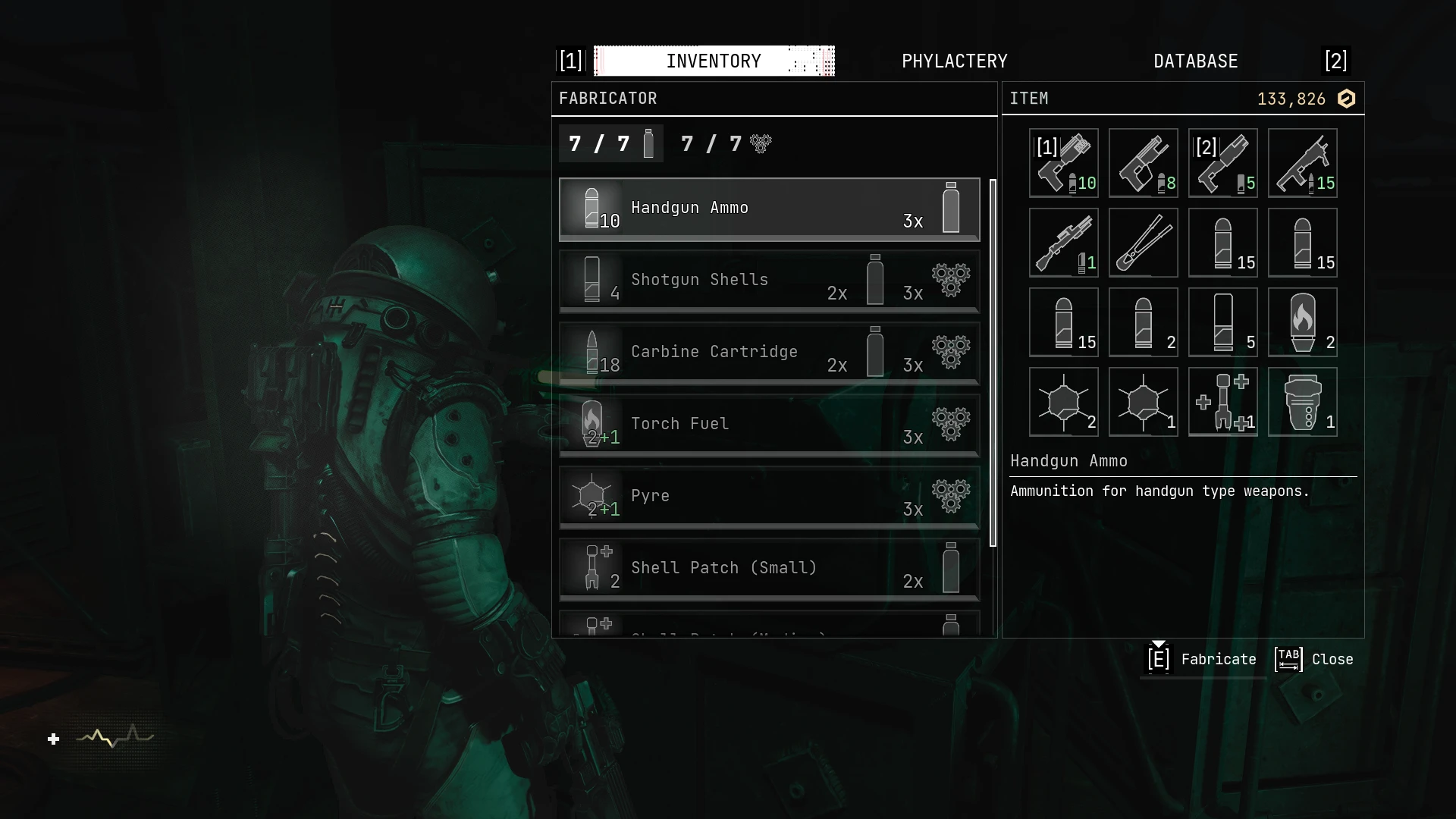Switch to the Phylactery tab
Image resolution: width=1456 pixels, height=819 pixels.
point(954,61)
